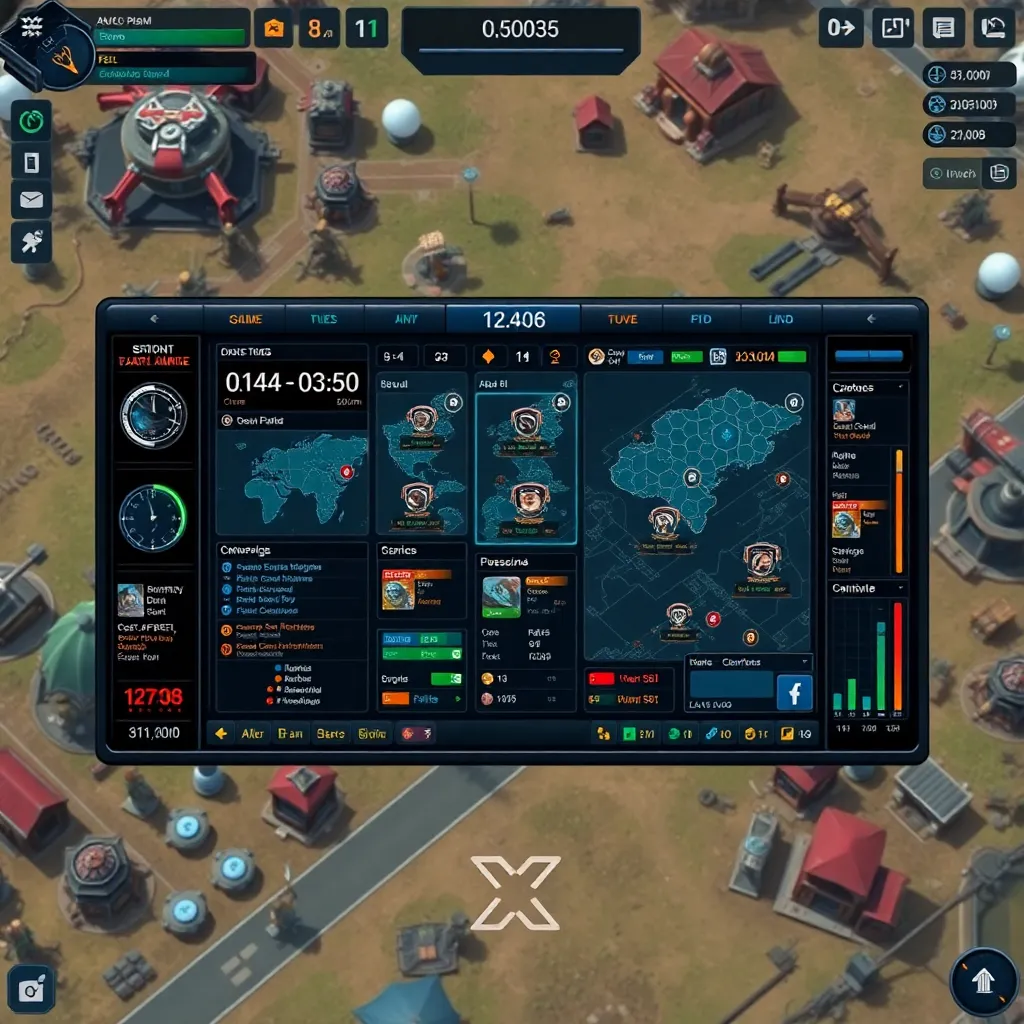The height and width of the screenshot is (1024, 1024).
Task: Click the green stopwatch timer icon
Action: click(32, 122)
